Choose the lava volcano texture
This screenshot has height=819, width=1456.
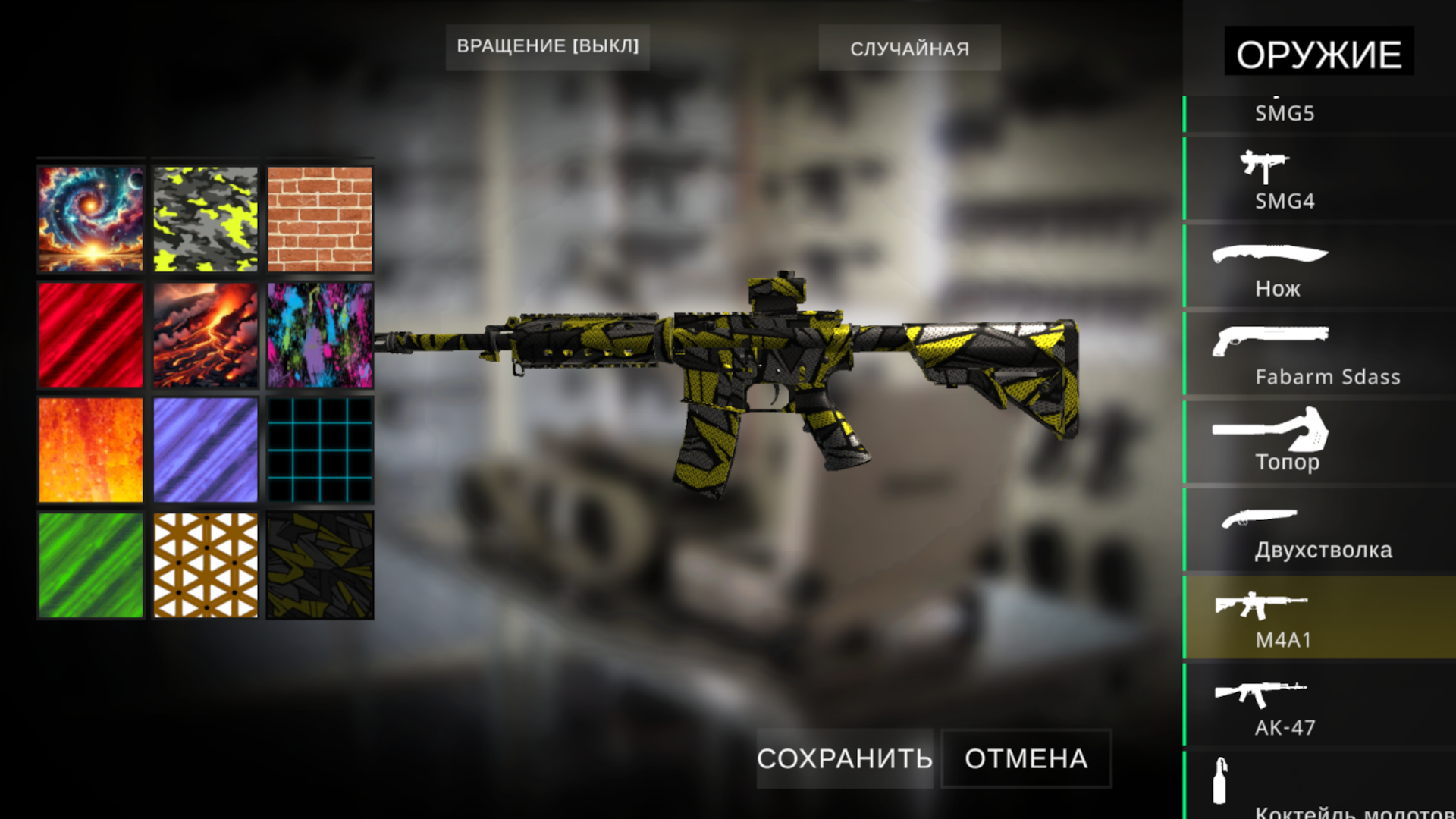206,334
